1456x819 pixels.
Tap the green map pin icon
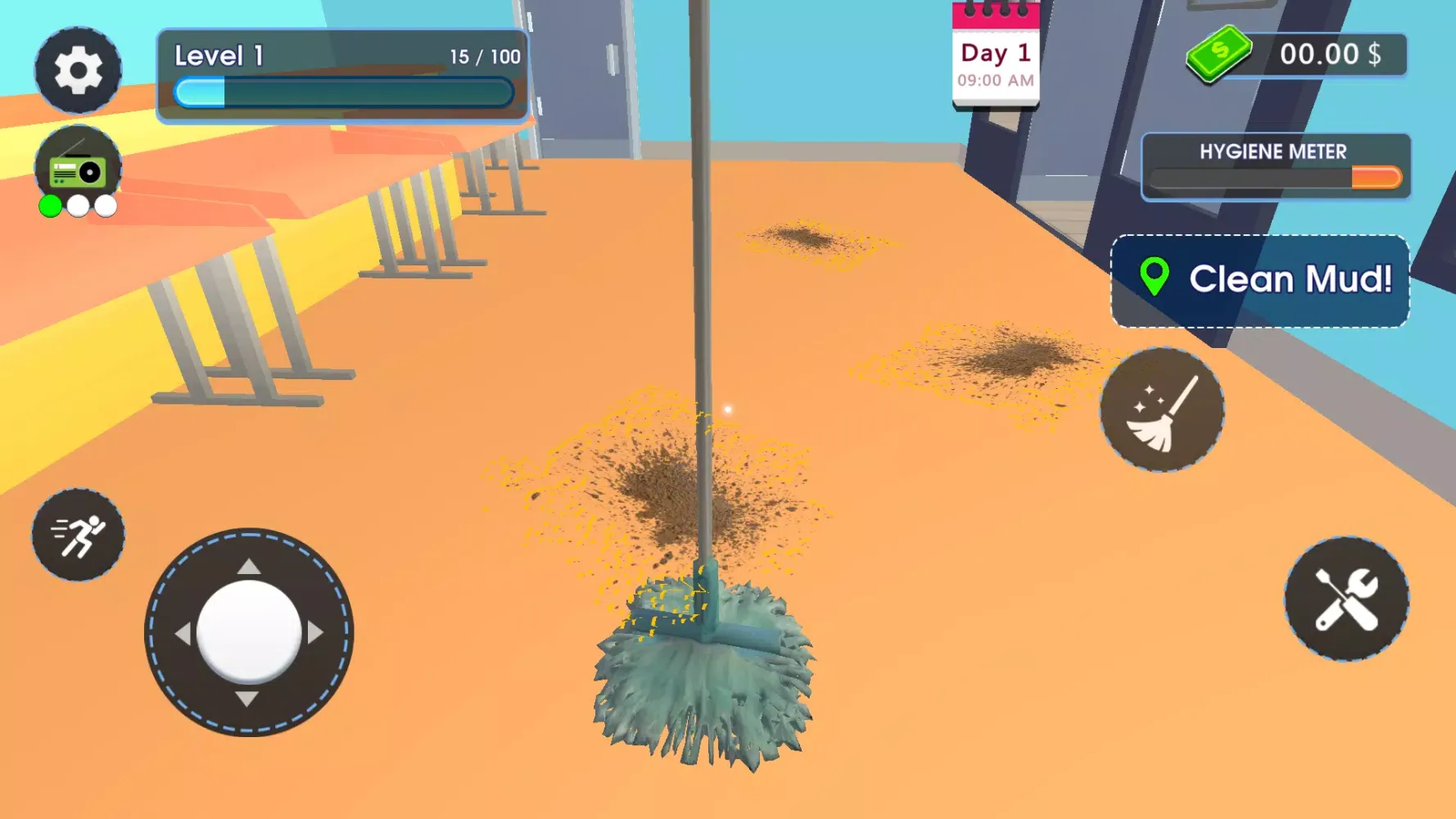[1155, 279]
